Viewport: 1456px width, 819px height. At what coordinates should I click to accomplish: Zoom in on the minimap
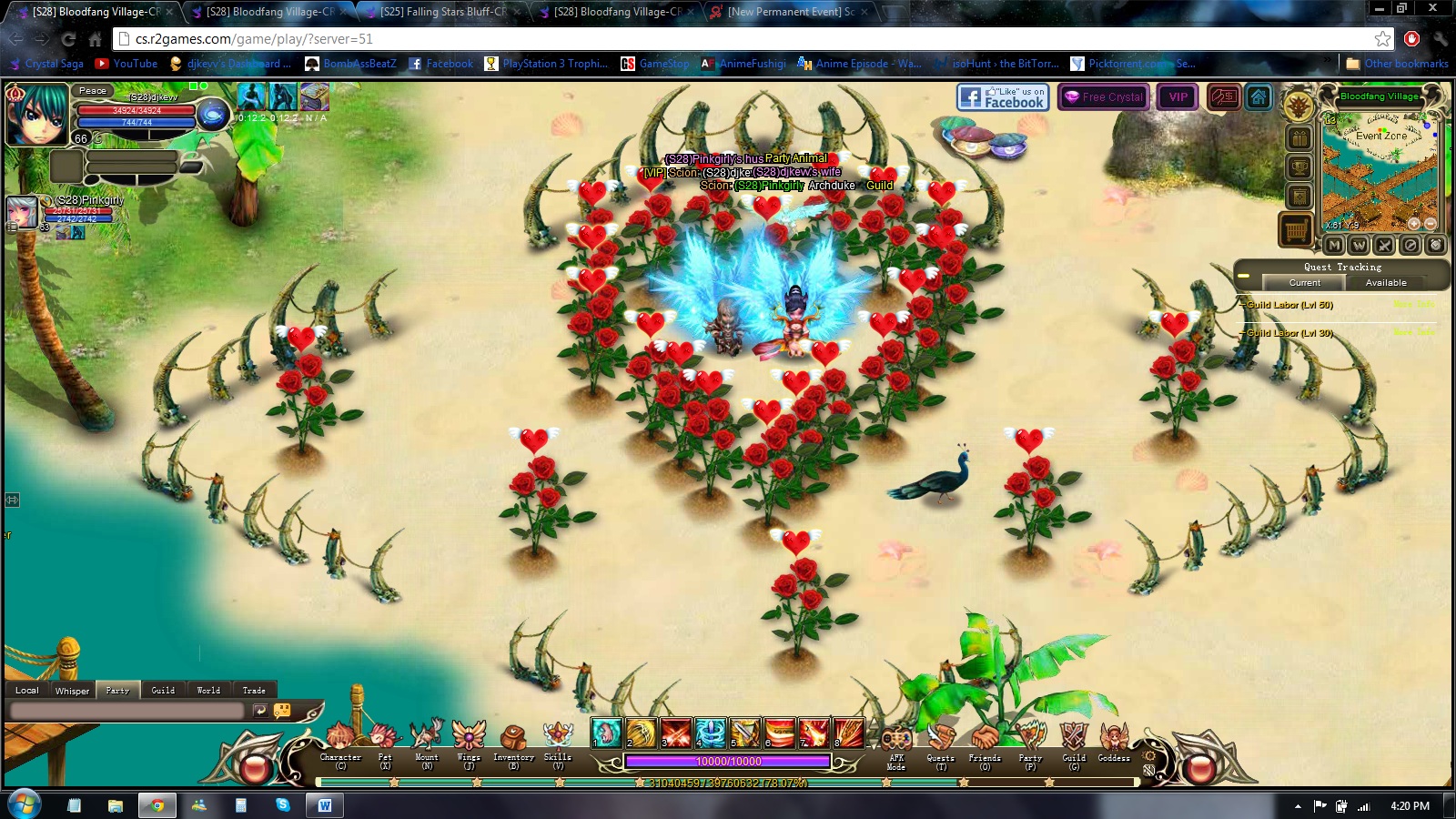click(x=1413, y=224)
